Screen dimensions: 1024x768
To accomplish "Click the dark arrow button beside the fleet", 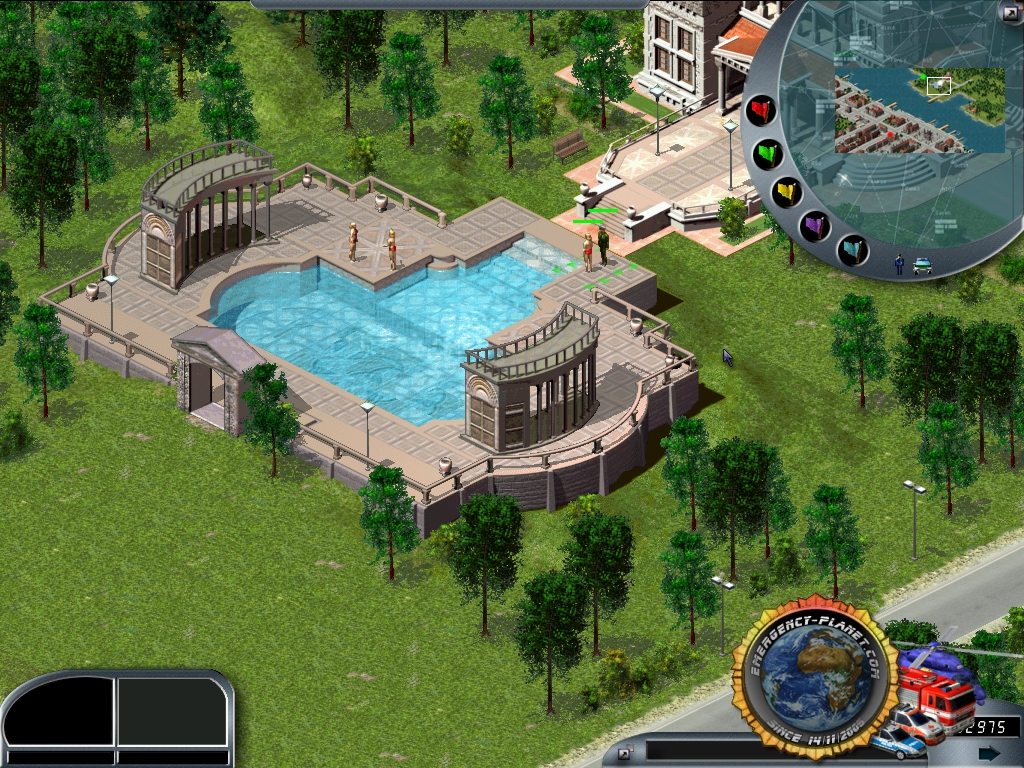I will [x=989, y=752].
